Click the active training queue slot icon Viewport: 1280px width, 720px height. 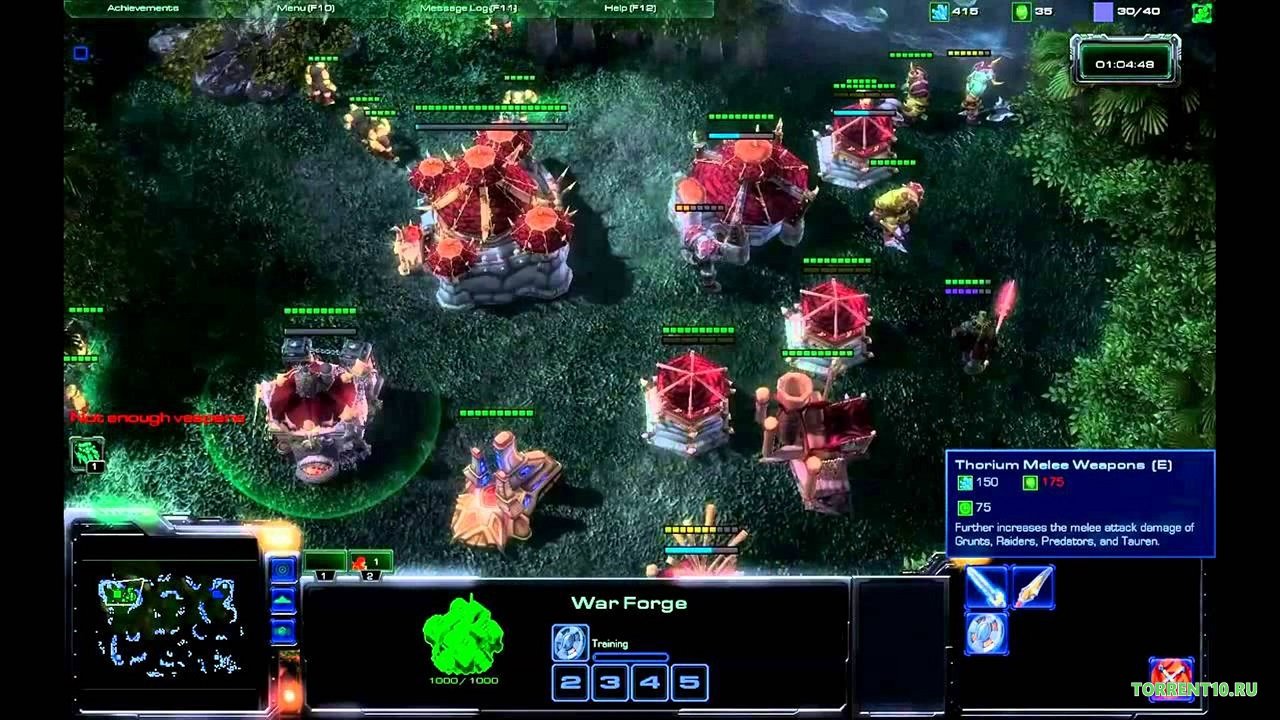(x=569, y=642)
